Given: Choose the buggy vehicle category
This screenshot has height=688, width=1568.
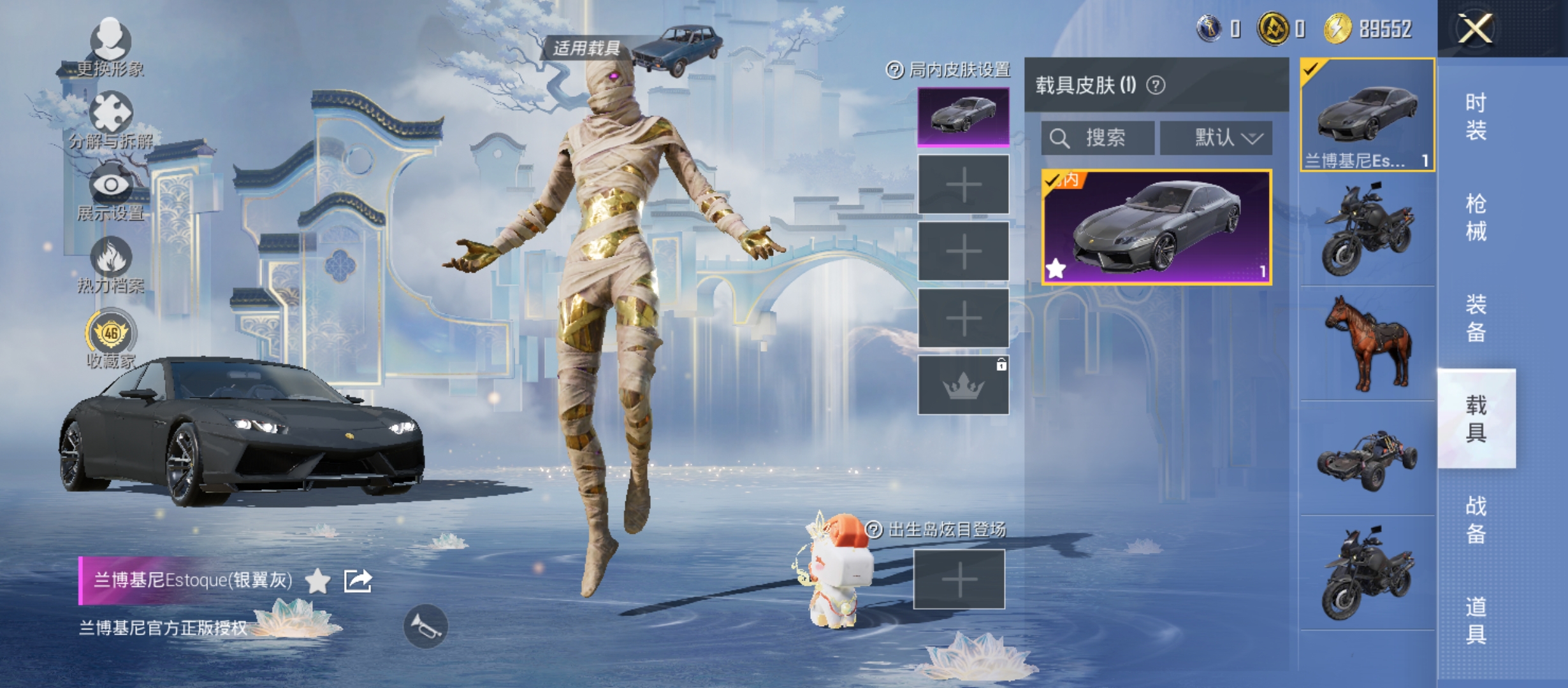Looking at the screenshot, I should click(x=1368, y=459).
